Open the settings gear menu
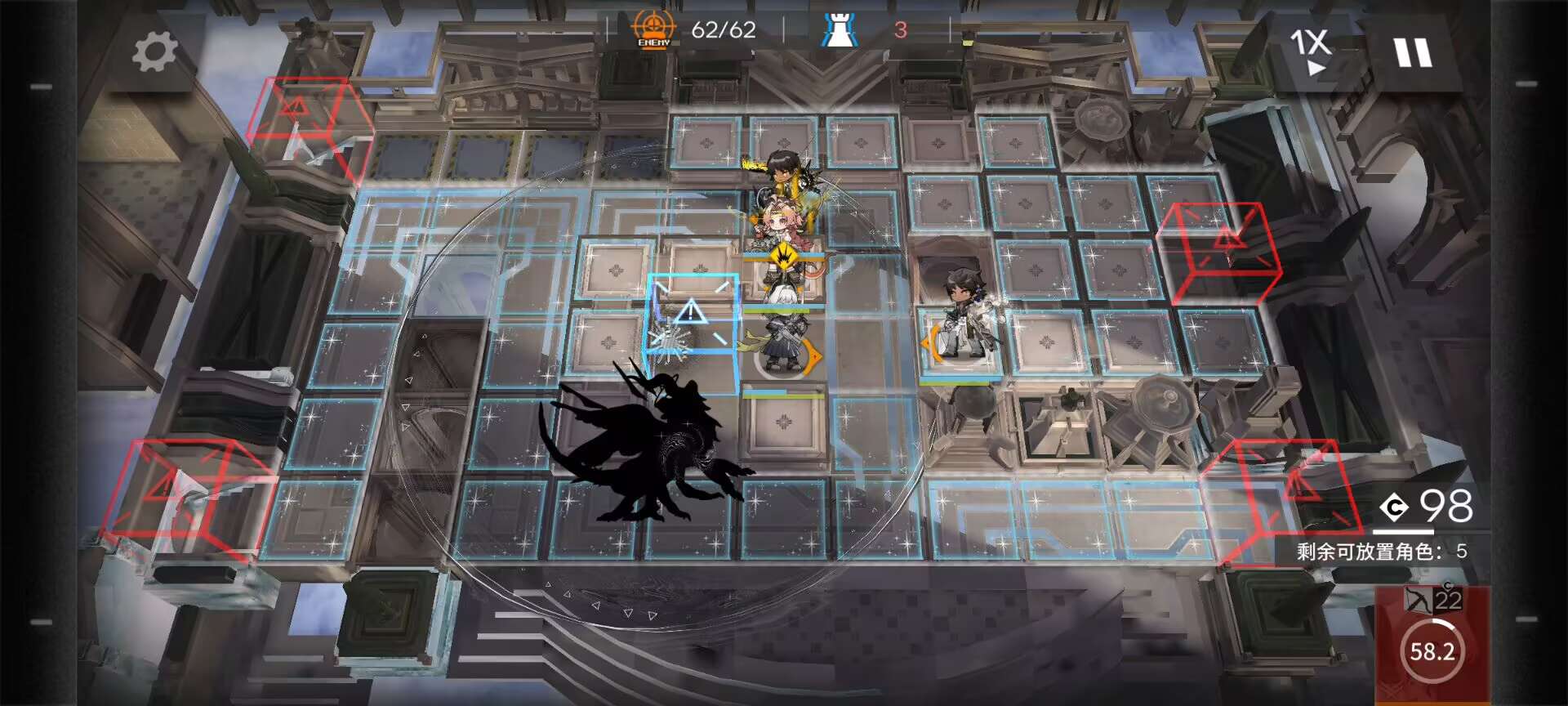 154,52
